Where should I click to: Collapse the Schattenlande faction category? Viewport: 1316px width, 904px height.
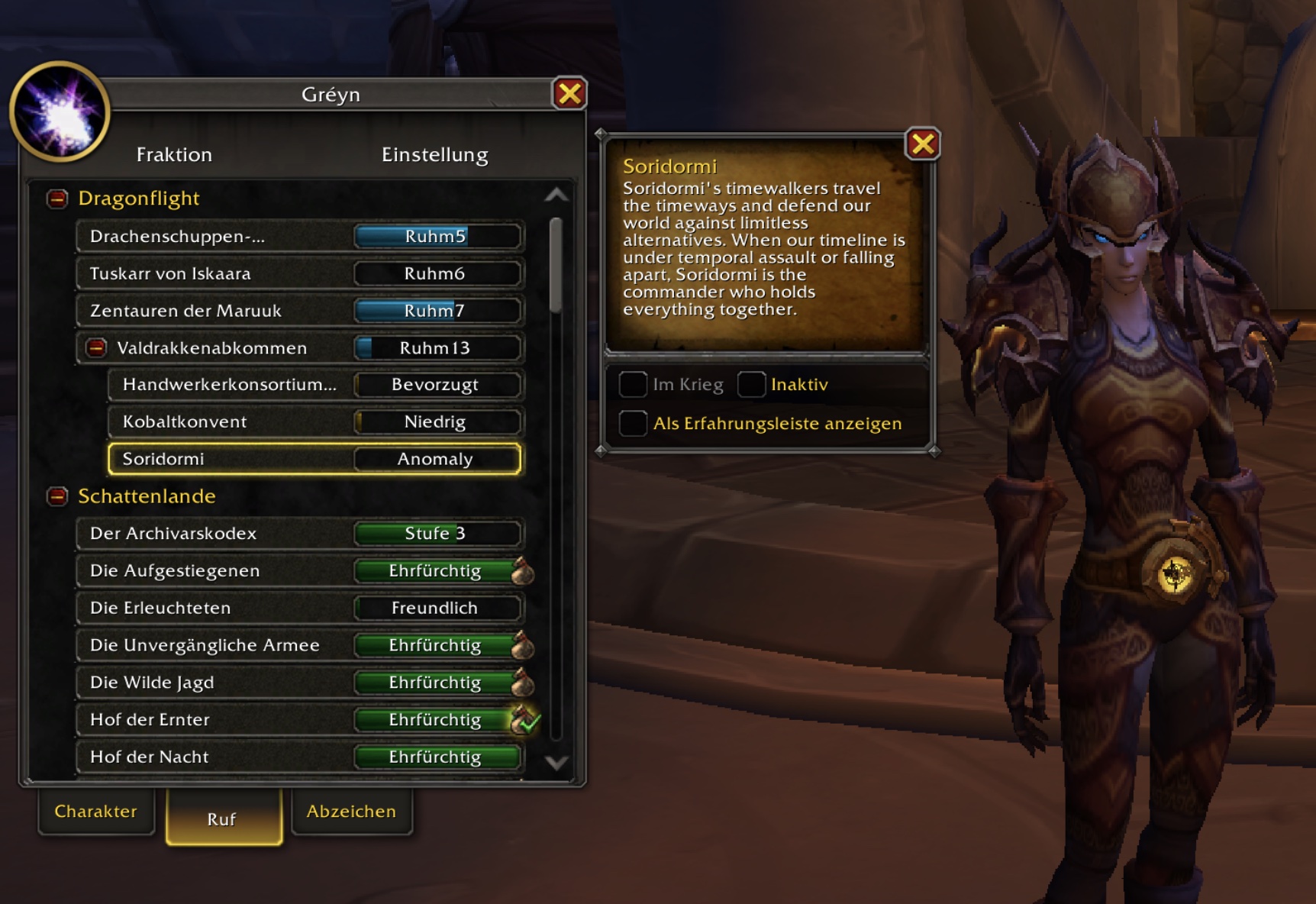57,496
